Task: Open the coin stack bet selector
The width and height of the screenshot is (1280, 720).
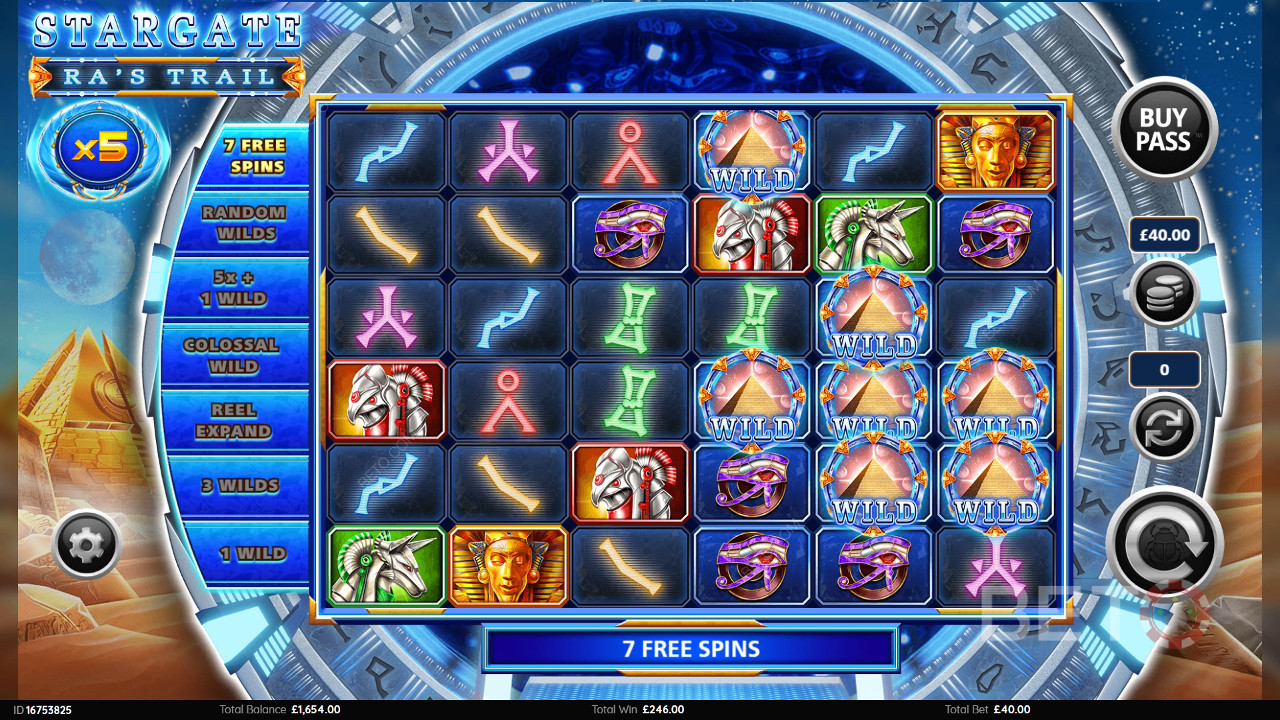Action: (1164, 294)
